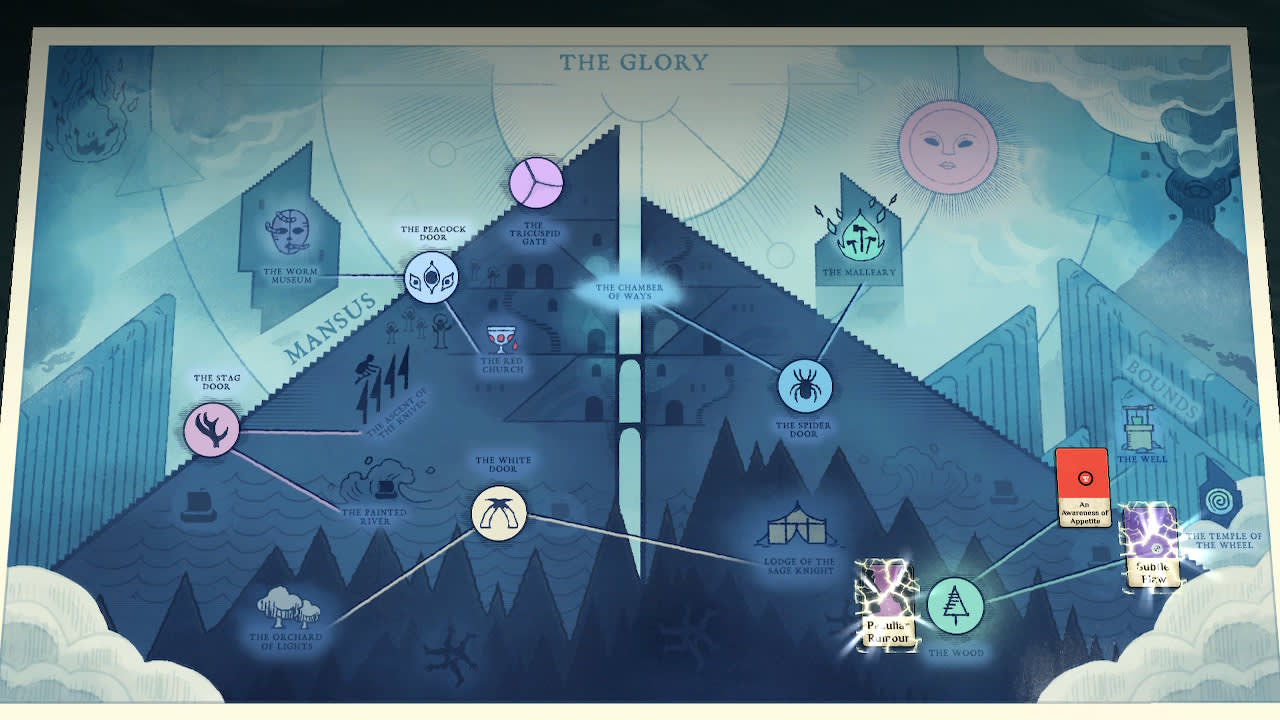This screenshot has height=720, width=1280.
Task: Open the Chamber of Ways
Action: click(631, 288)
